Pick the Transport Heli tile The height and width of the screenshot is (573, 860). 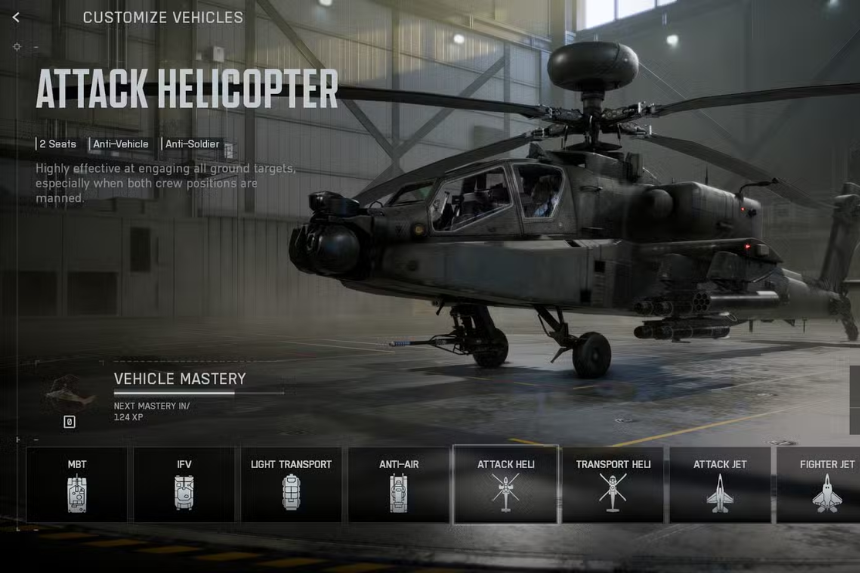click(613, 485)
